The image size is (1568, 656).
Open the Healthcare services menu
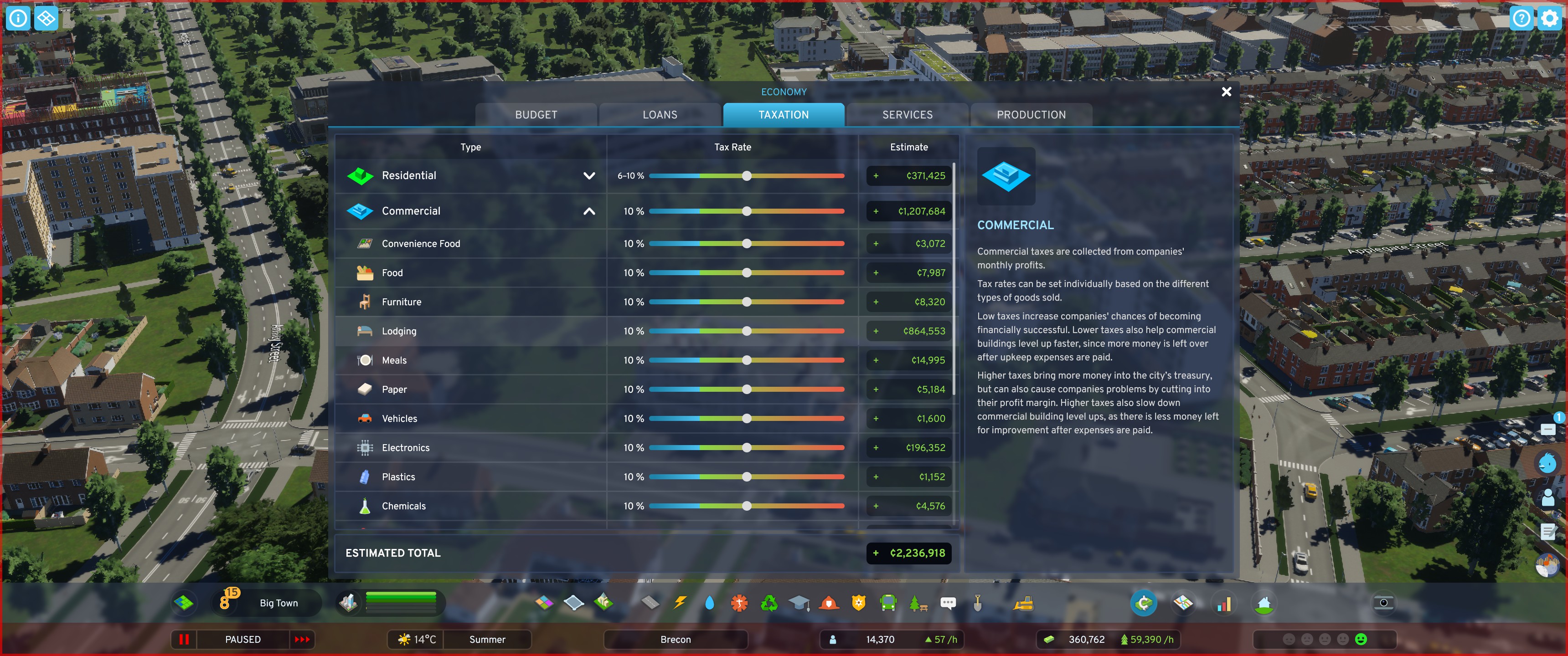[739, 603]
